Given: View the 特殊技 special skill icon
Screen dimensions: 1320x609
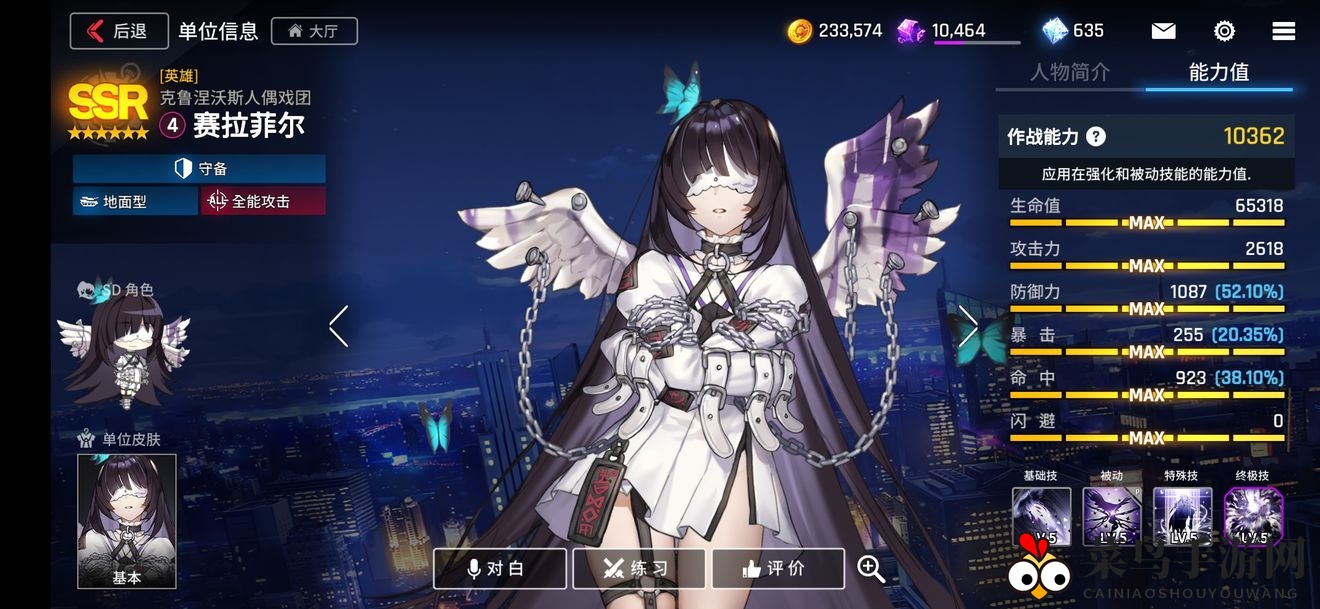Looking at the screenshot, I should 1182,515.
